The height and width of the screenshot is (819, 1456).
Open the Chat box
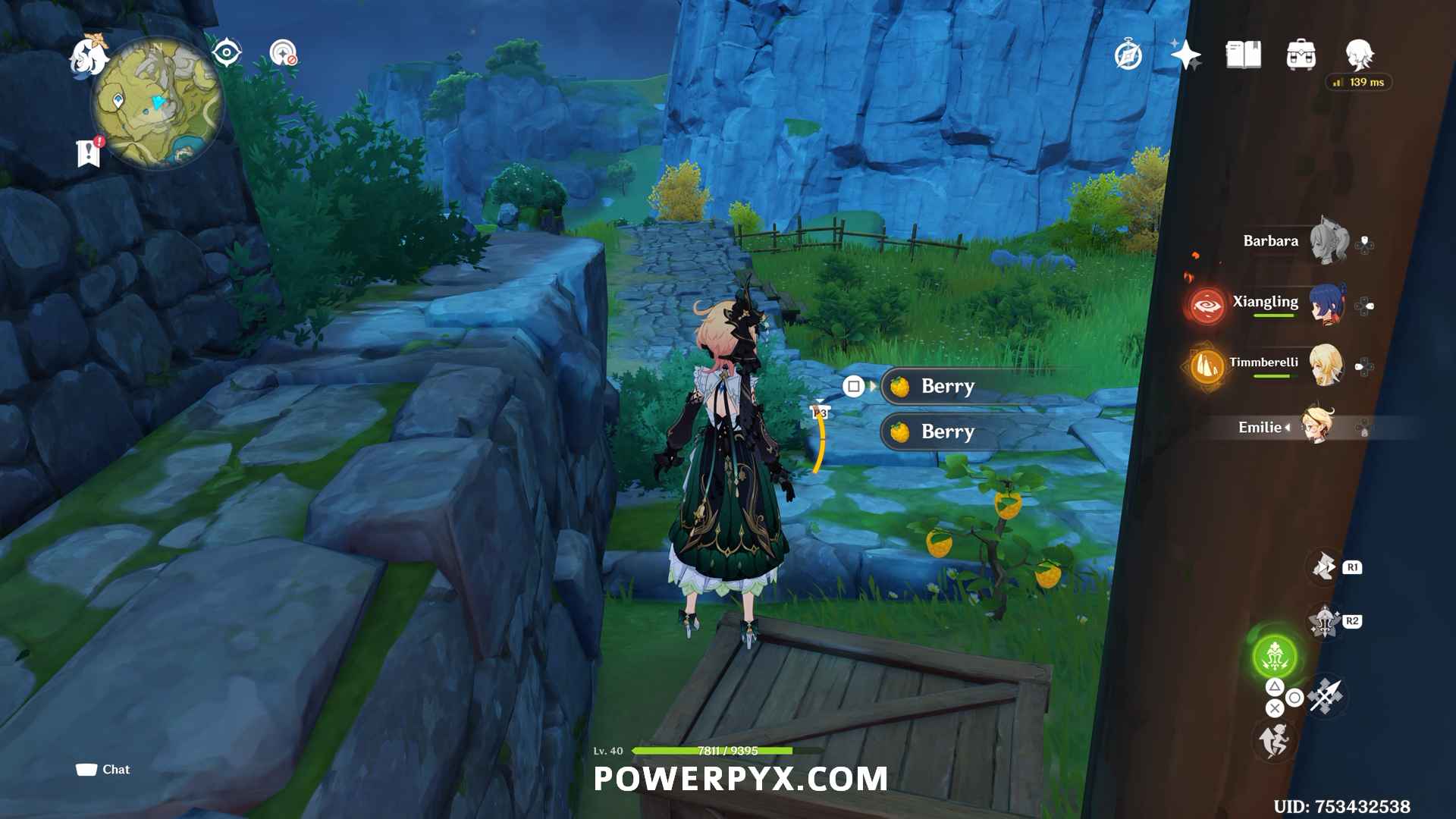point(103,770)
